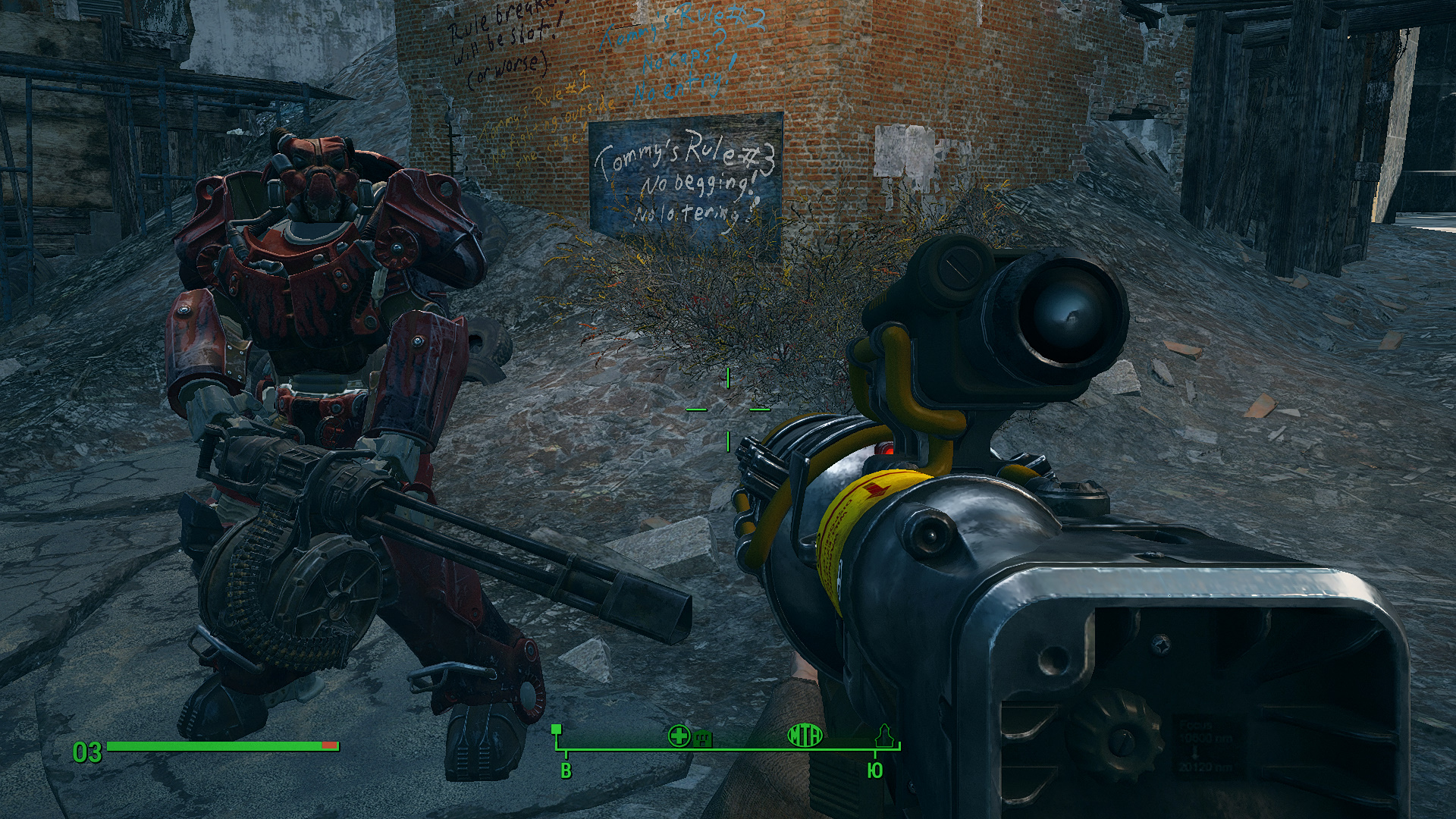Click the MTA subway station compass marker
This screenshot has width=1456, height=819.
tap(805, 735)
